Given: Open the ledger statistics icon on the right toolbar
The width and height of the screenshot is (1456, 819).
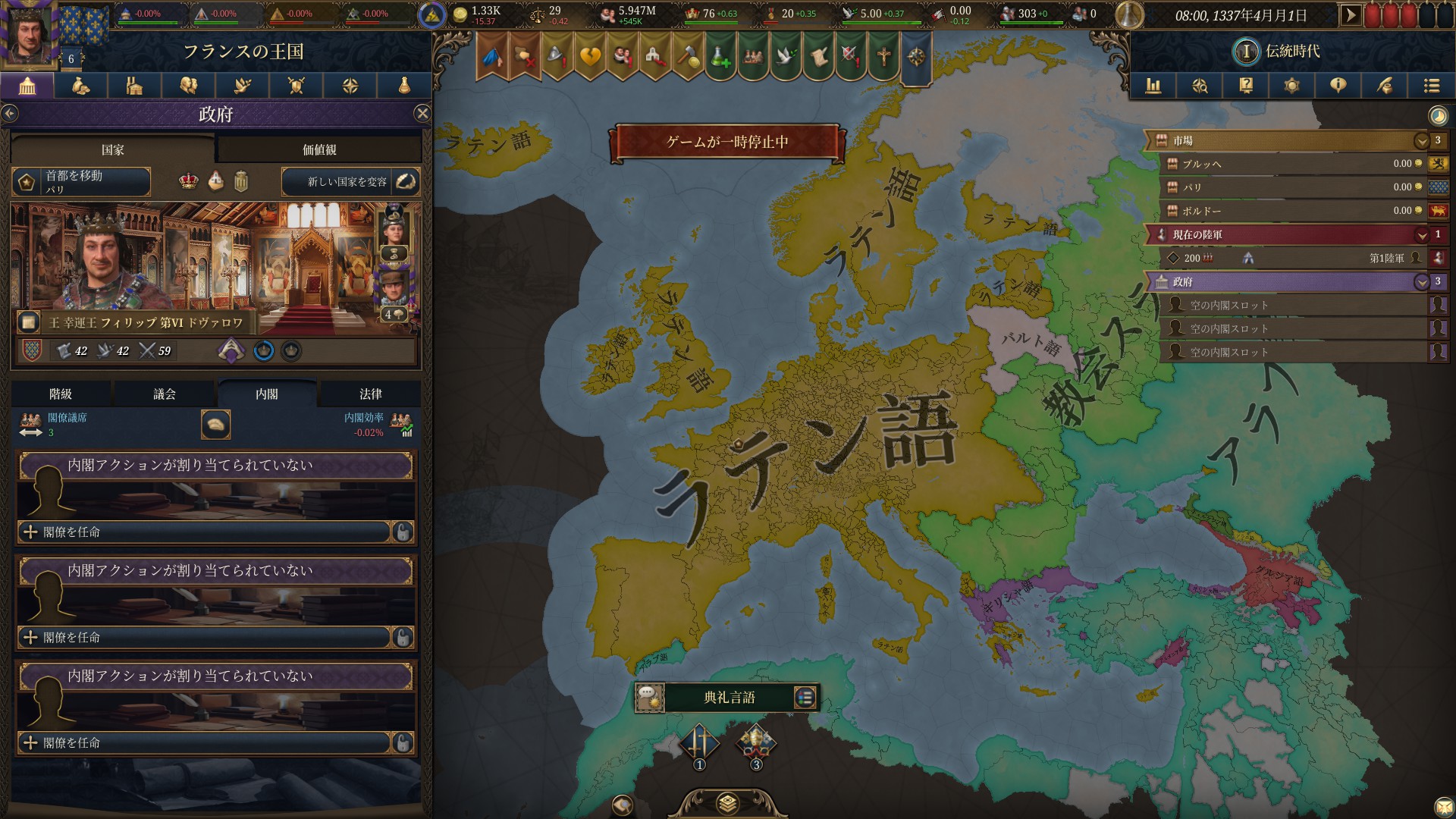Looking at the screenshot, I should (1153, 86).
